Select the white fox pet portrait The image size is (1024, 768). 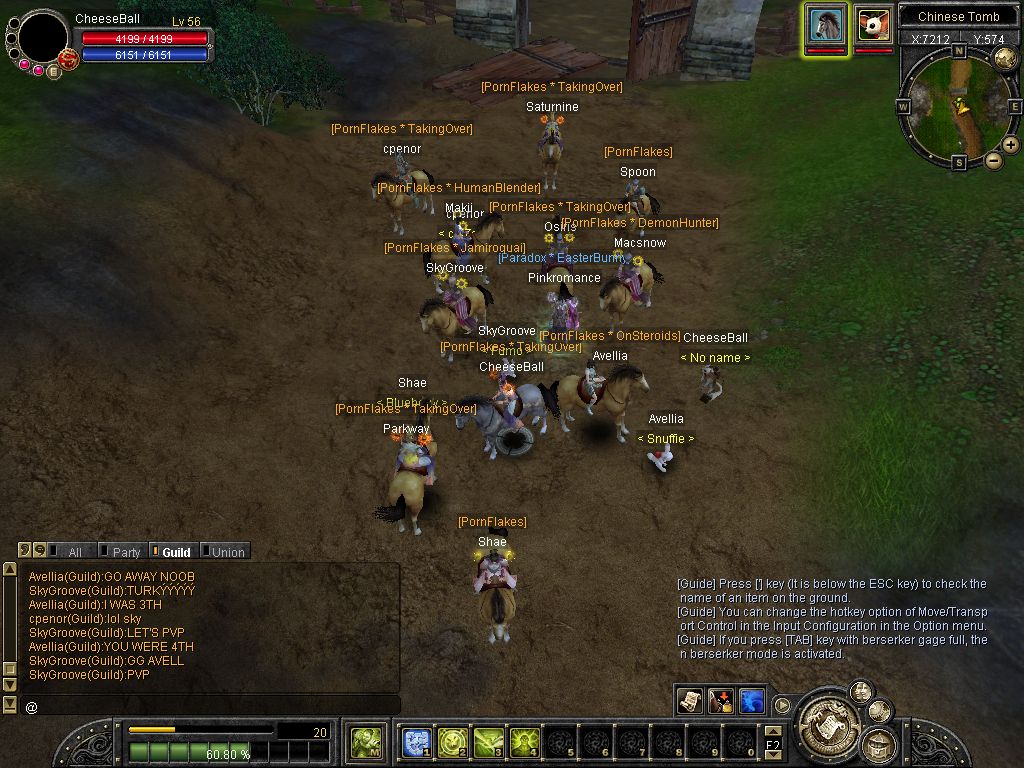874,24
